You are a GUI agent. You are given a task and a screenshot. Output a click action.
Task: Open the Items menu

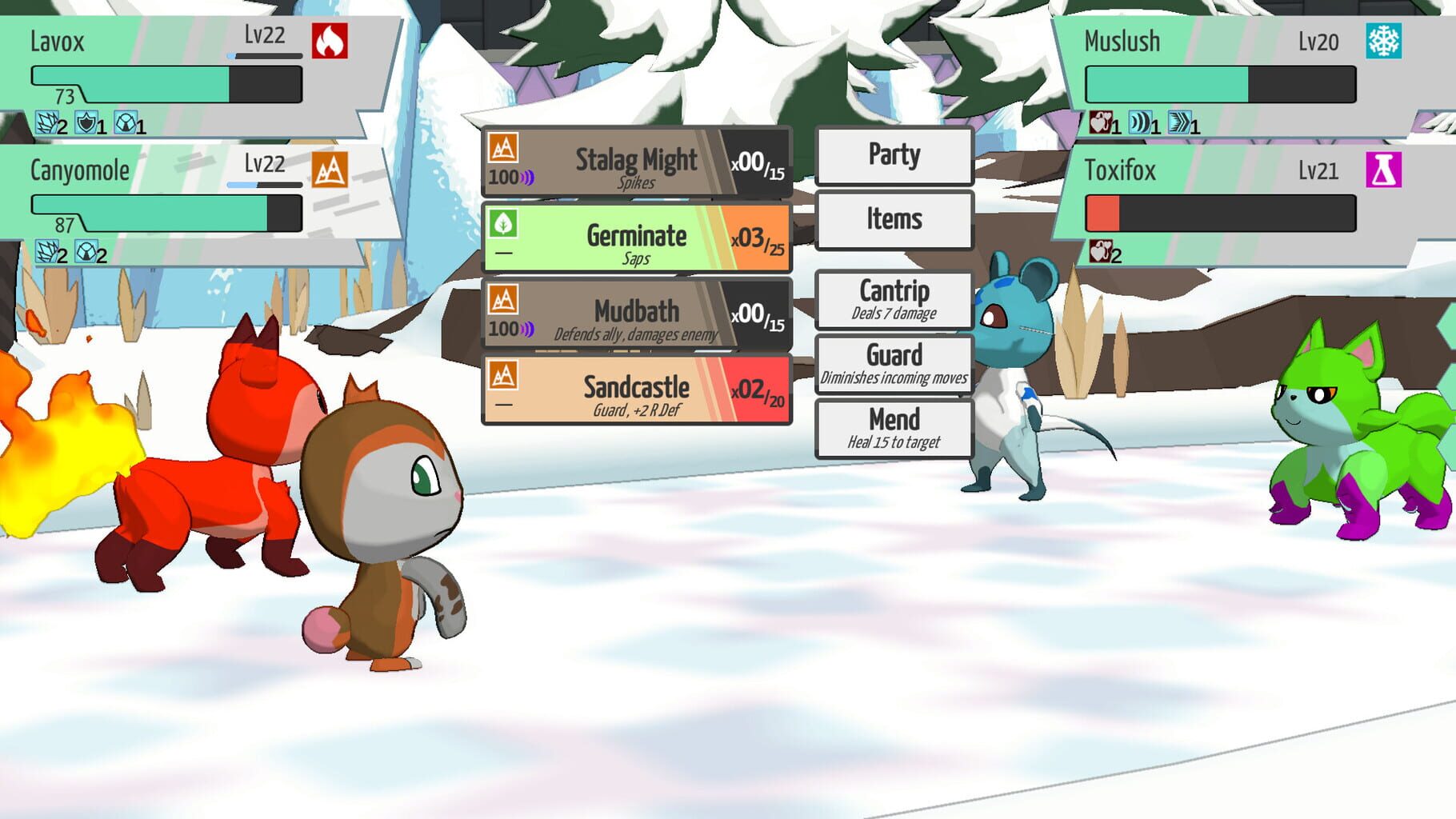click(x=894, y=219)
